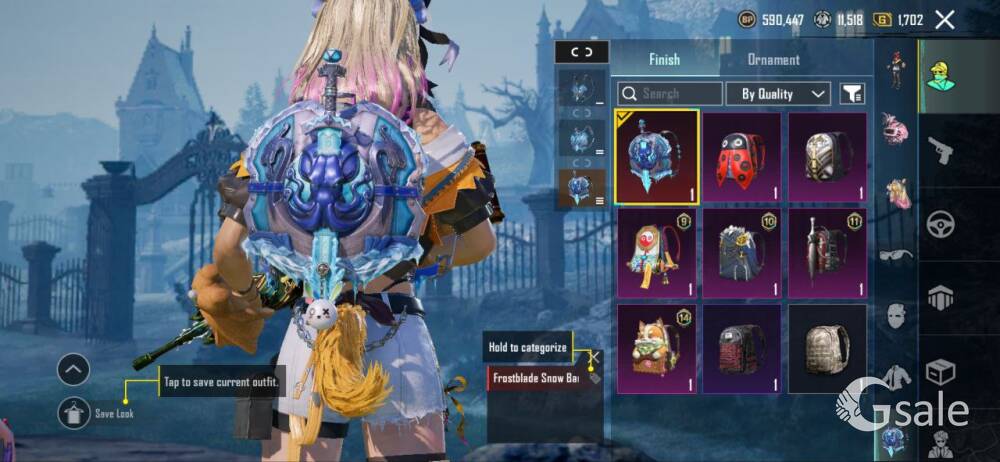Click the round up-arrow button
The image size is (1000, 462).
(x=74, y=370)
